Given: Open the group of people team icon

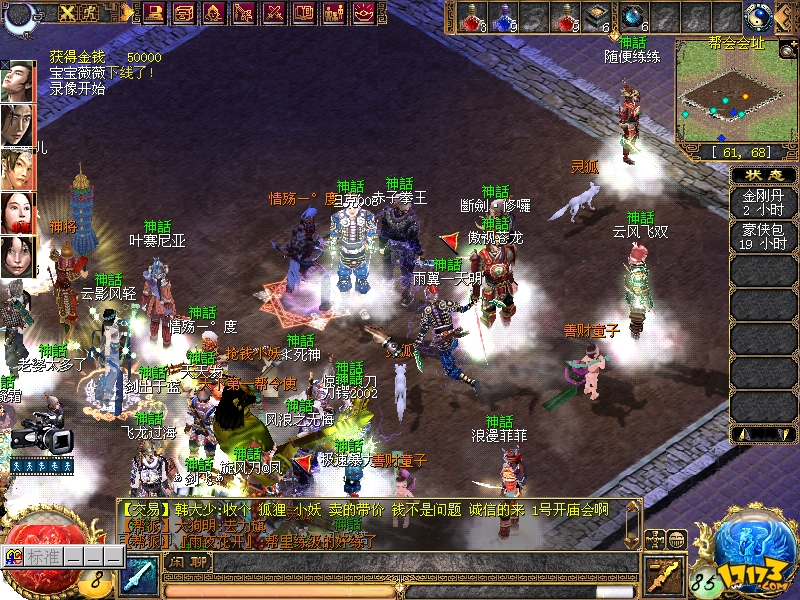Looking at the screenshot, I should coord(334,13).
